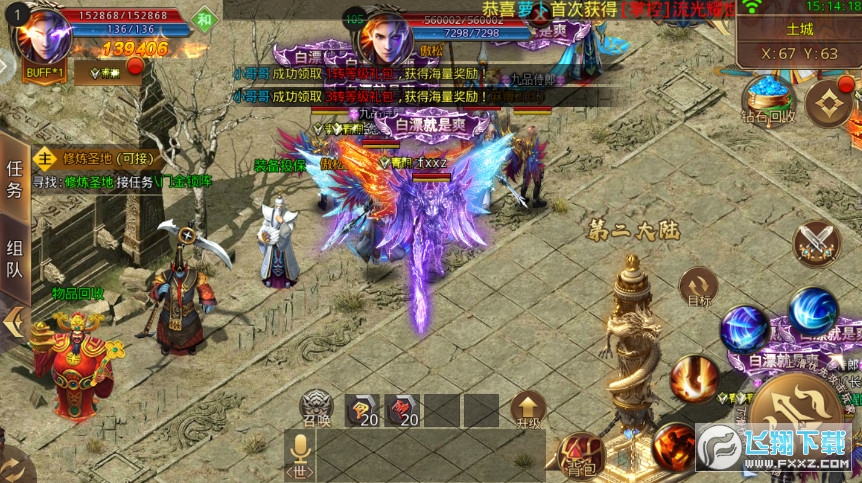Switch to the 任务 quest tab
This screenshot has height=483, width=862.
coord(15,180)
